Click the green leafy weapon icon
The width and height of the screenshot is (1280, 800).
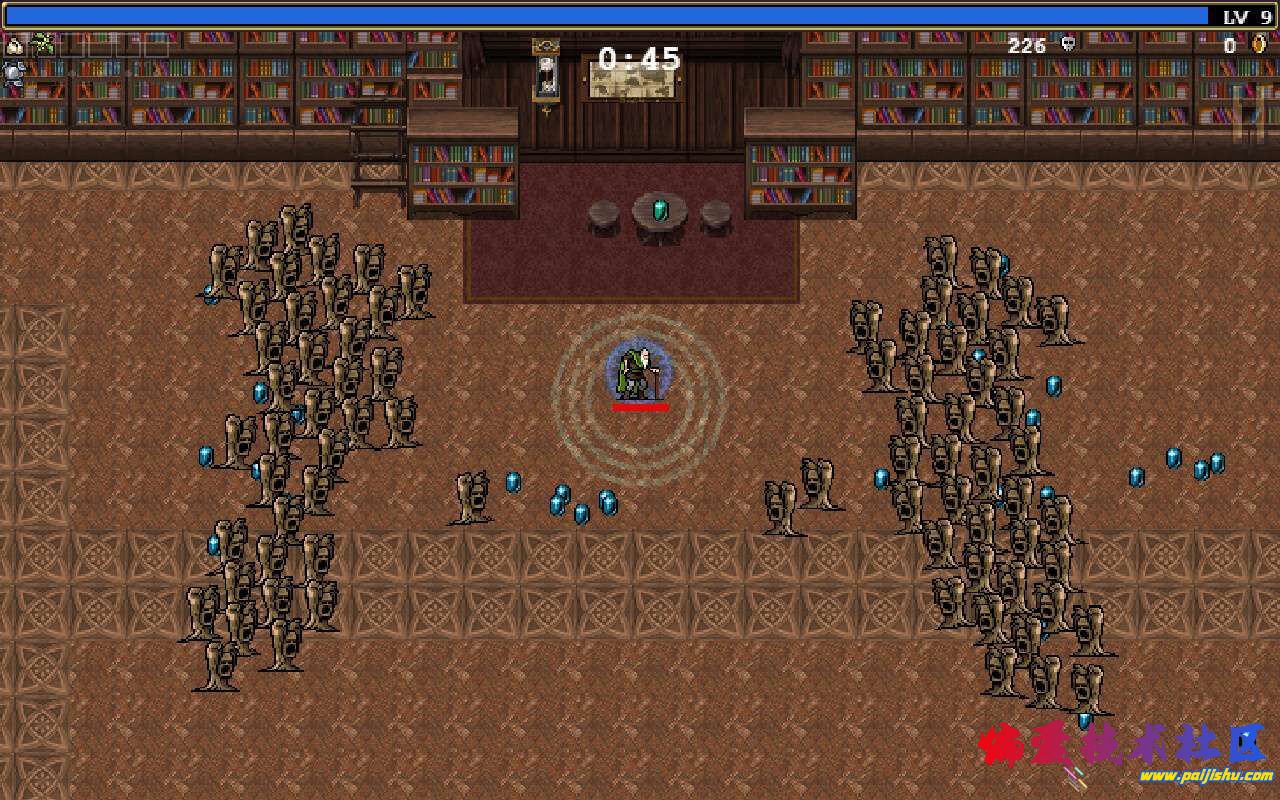click(x=42, y=44)
